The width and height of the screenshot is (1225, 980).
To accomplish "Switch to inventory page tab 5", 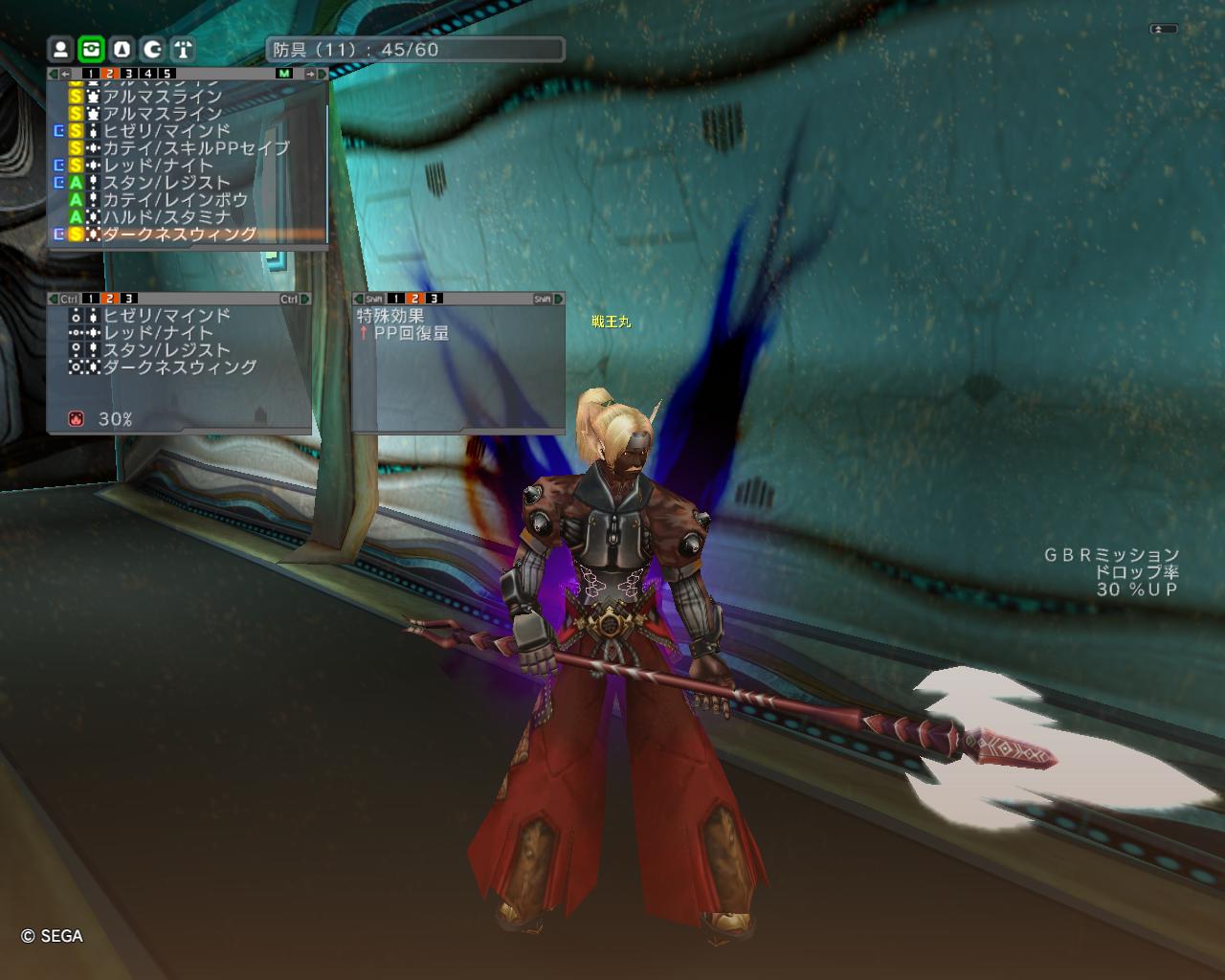I will (167, 74).
